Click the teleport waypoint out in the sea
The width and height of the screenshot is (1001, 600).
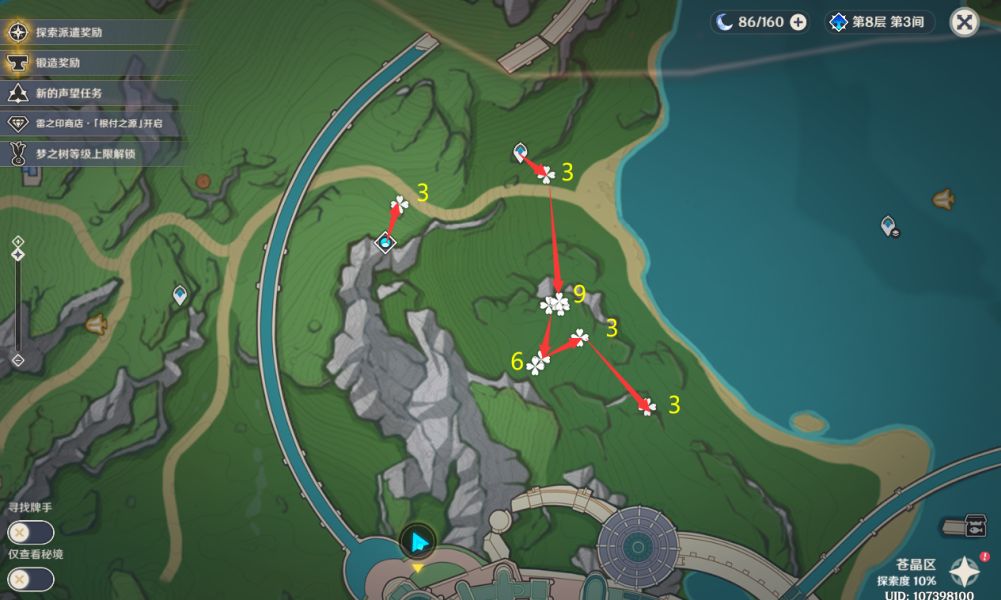888,227
